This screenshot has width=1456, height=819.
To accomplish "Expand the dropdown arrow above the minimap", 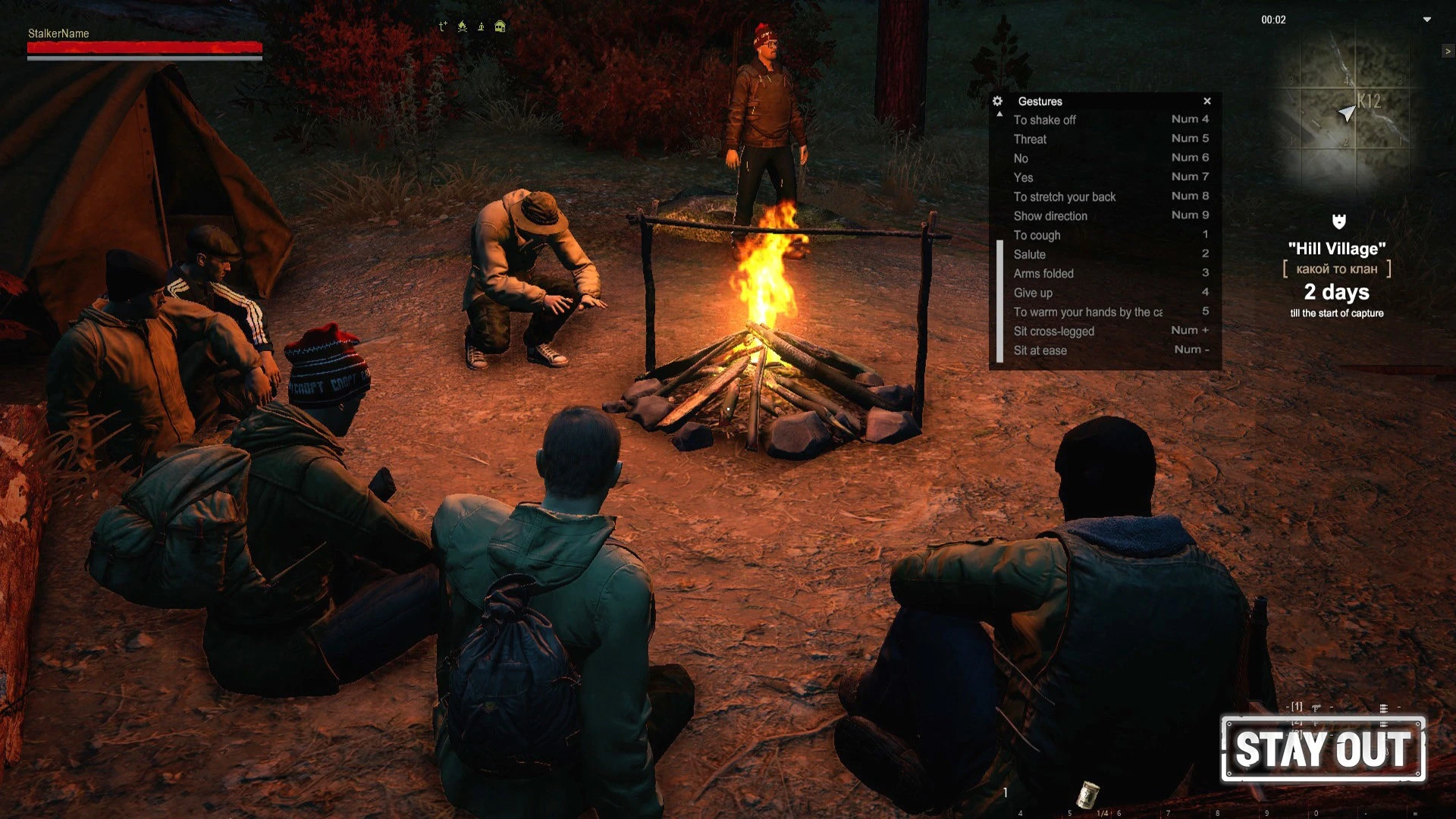I will point(1426,20).
